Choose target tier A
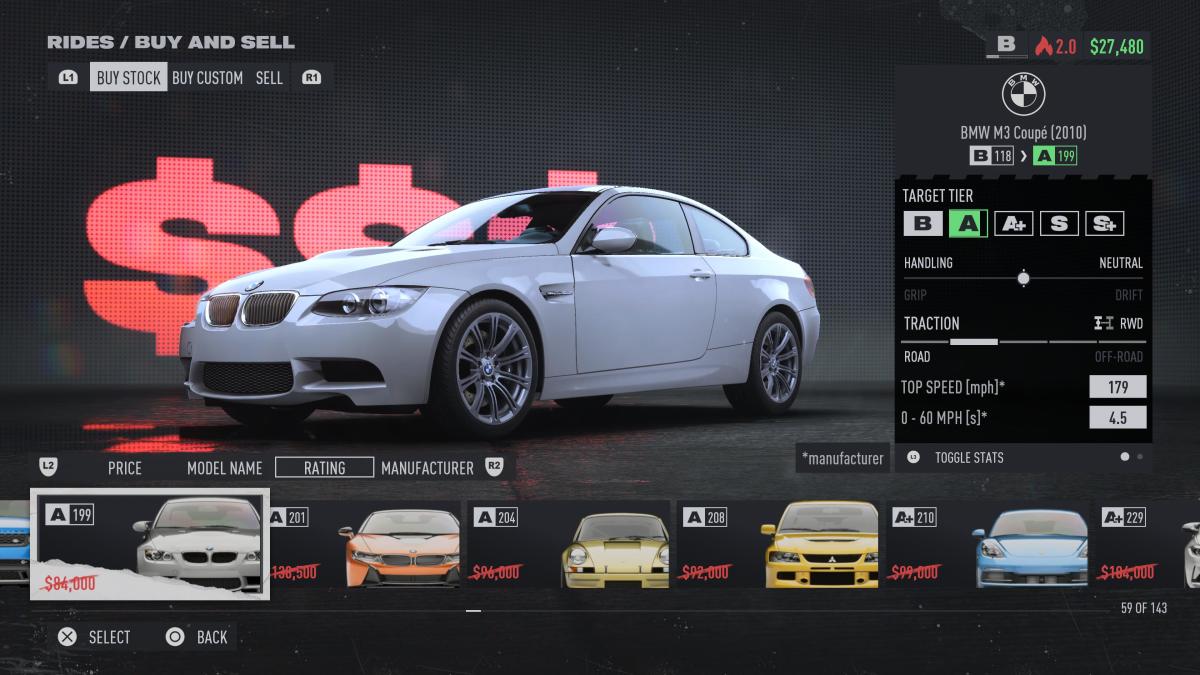1200x675 pixels. click(x=968, y=223)
